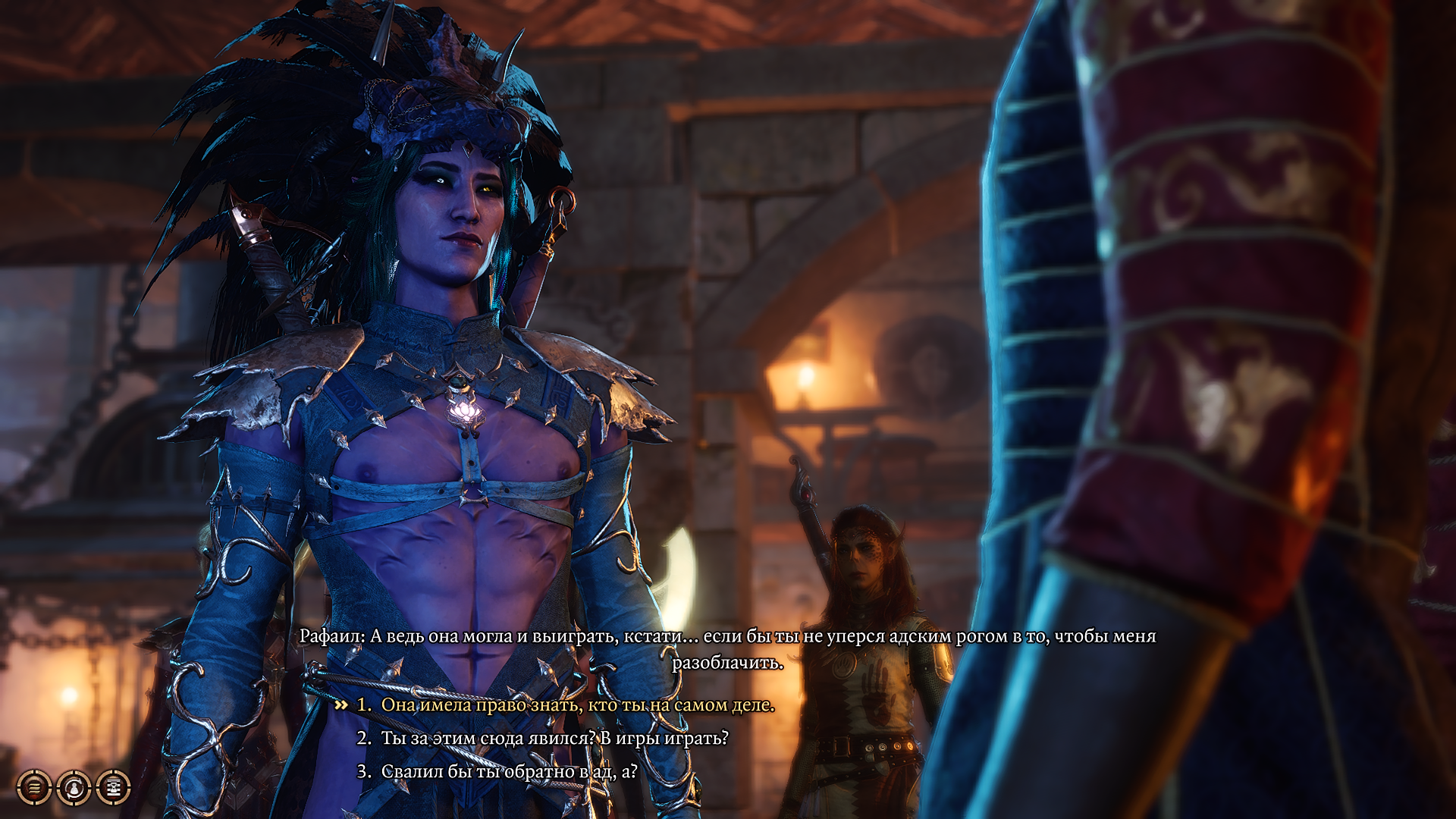Click the leftmost of the three round icons
The height and width of the screenshot is (819, 1456).
[34, 787]
